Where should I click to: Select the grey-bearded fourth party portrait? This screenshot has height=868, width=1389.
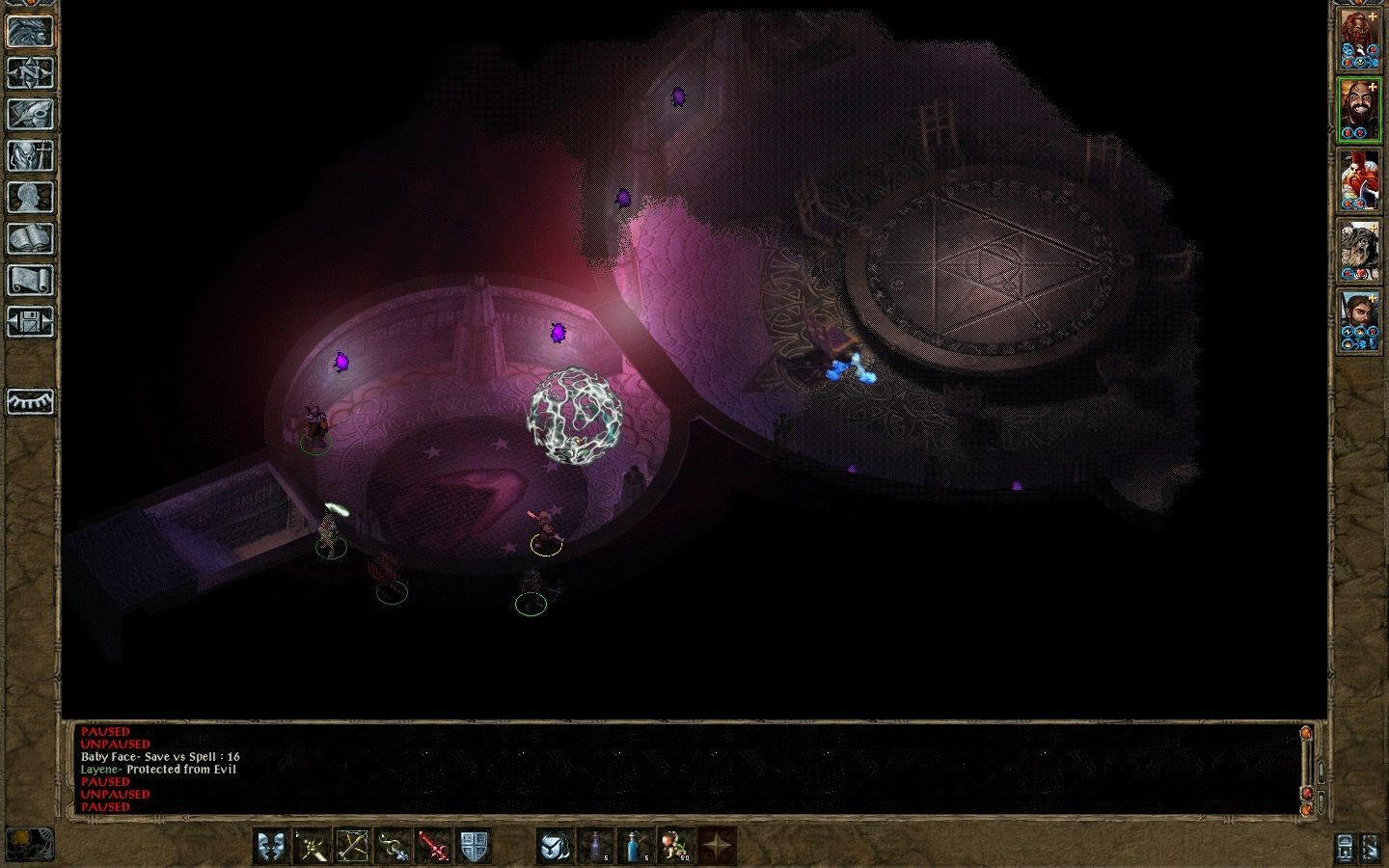[1360, 251]
